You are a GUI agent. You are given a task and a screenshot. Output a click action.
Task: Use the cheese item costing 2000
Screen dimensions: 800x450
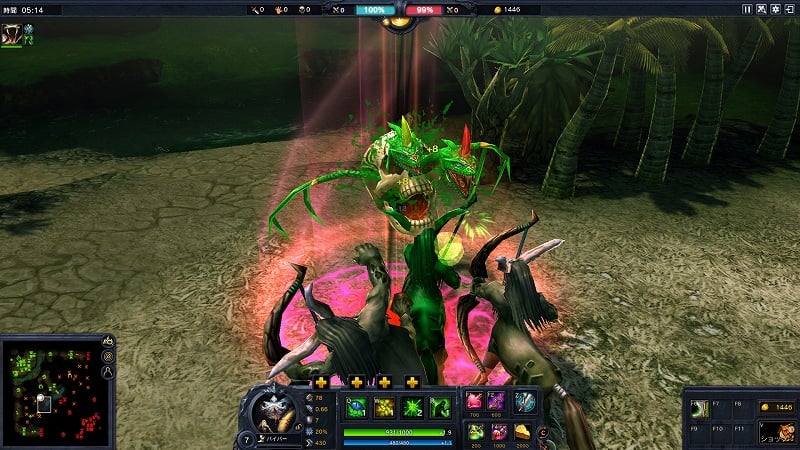[x=524, y=431]
